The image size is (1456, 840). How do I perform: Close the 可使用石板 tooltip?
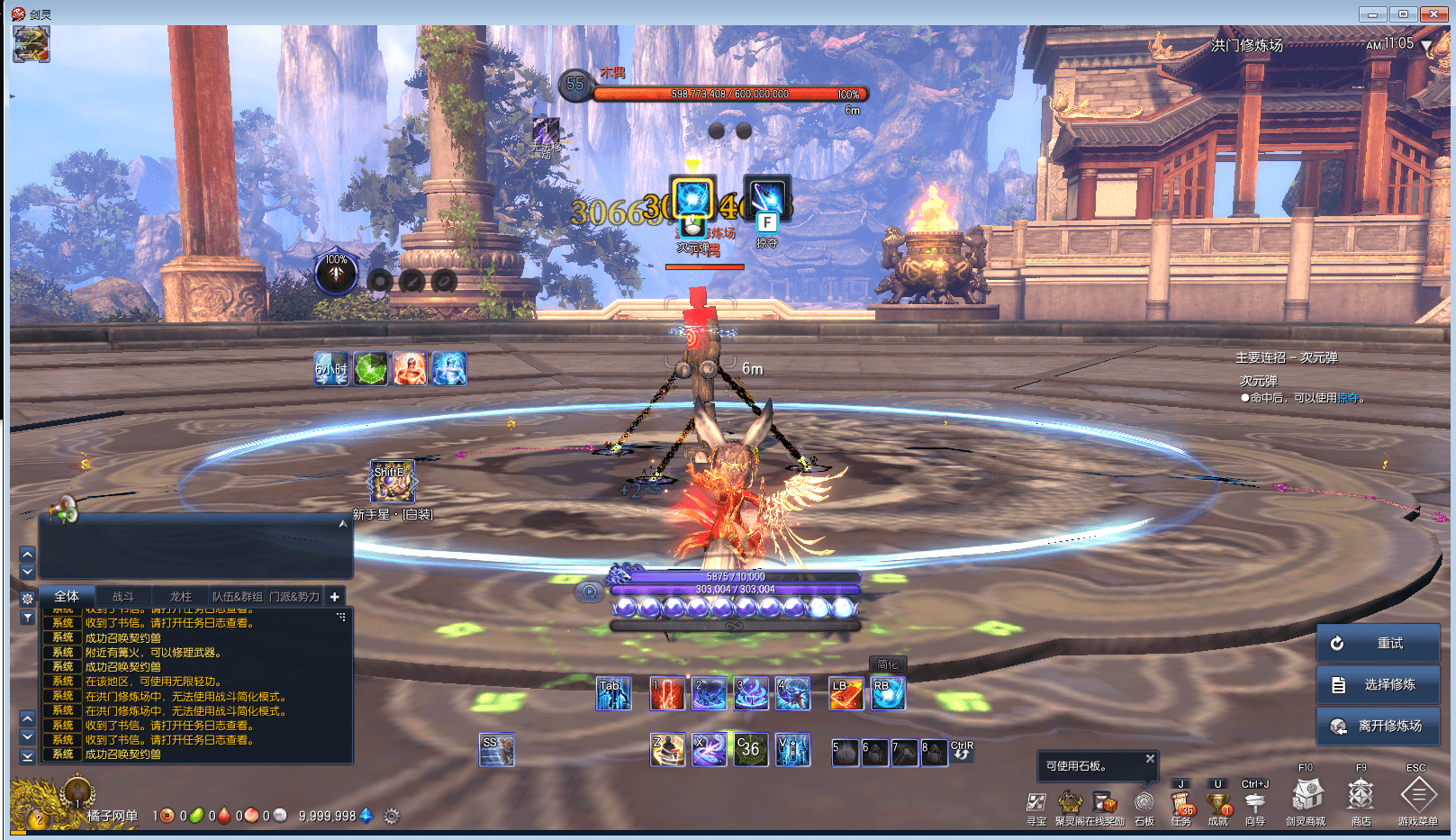1150,759
